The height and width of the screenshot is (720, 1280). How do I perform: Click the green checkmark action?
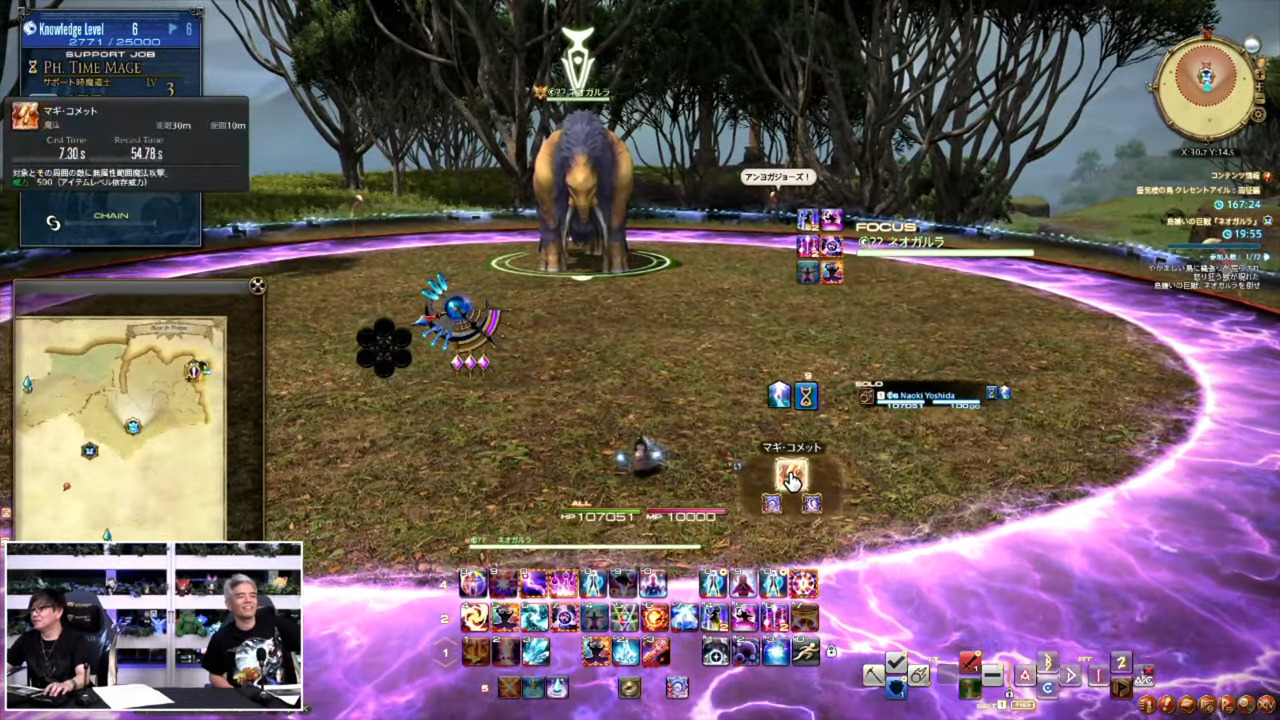click(x=896, y=664)
